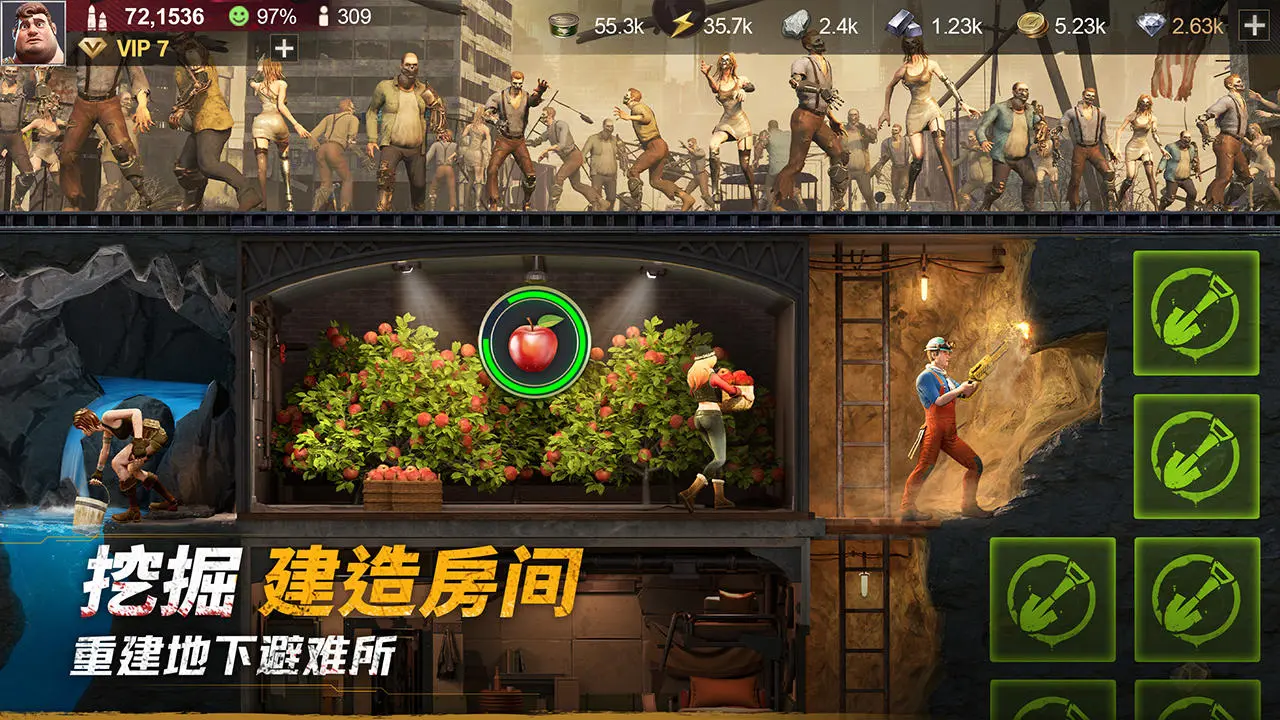The width and height of the screenshot is (1280, 720).
Task: Select the stone resource icon showing 2.4k
Action: pos(796,26)
